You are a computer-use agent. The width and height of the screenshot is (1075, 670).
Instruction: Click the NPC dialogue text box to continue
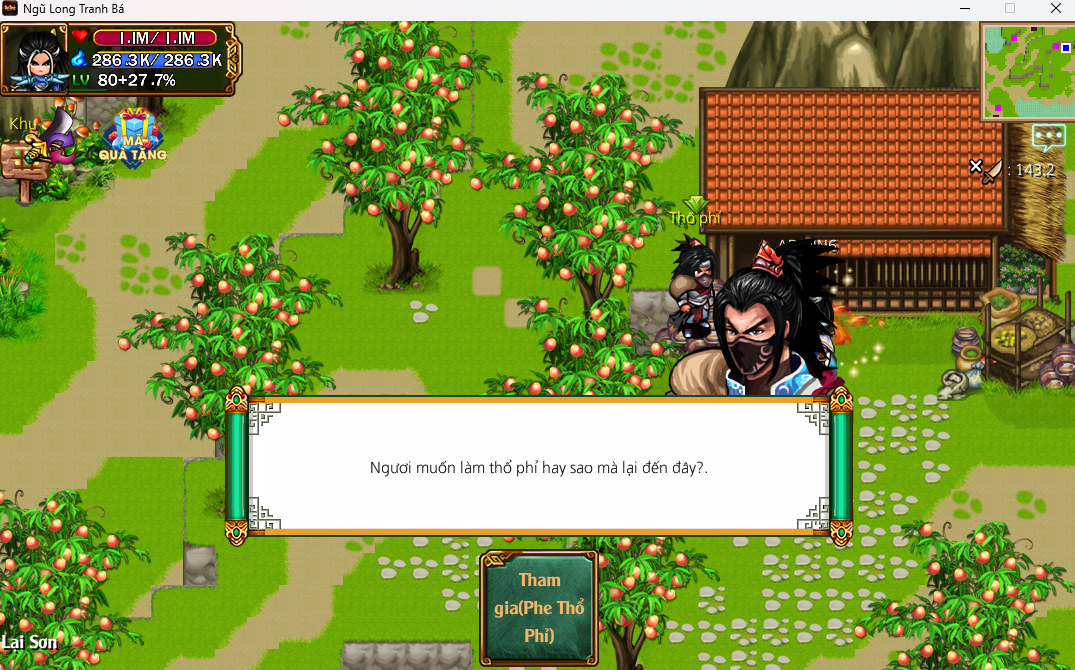pos(538,466)
